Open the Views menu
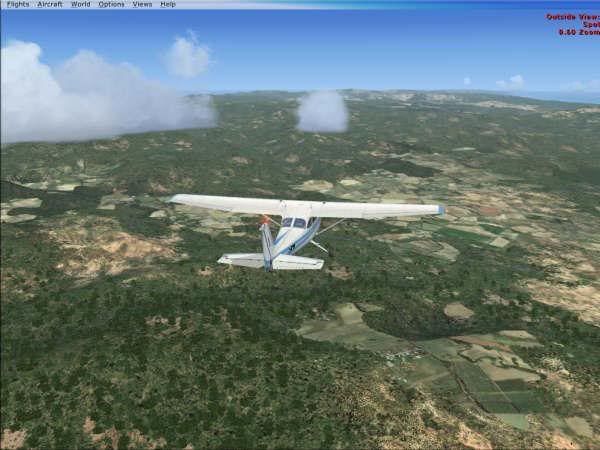This screenshot has height=450, width=600. pyautogui.click(x=142, y=4)
